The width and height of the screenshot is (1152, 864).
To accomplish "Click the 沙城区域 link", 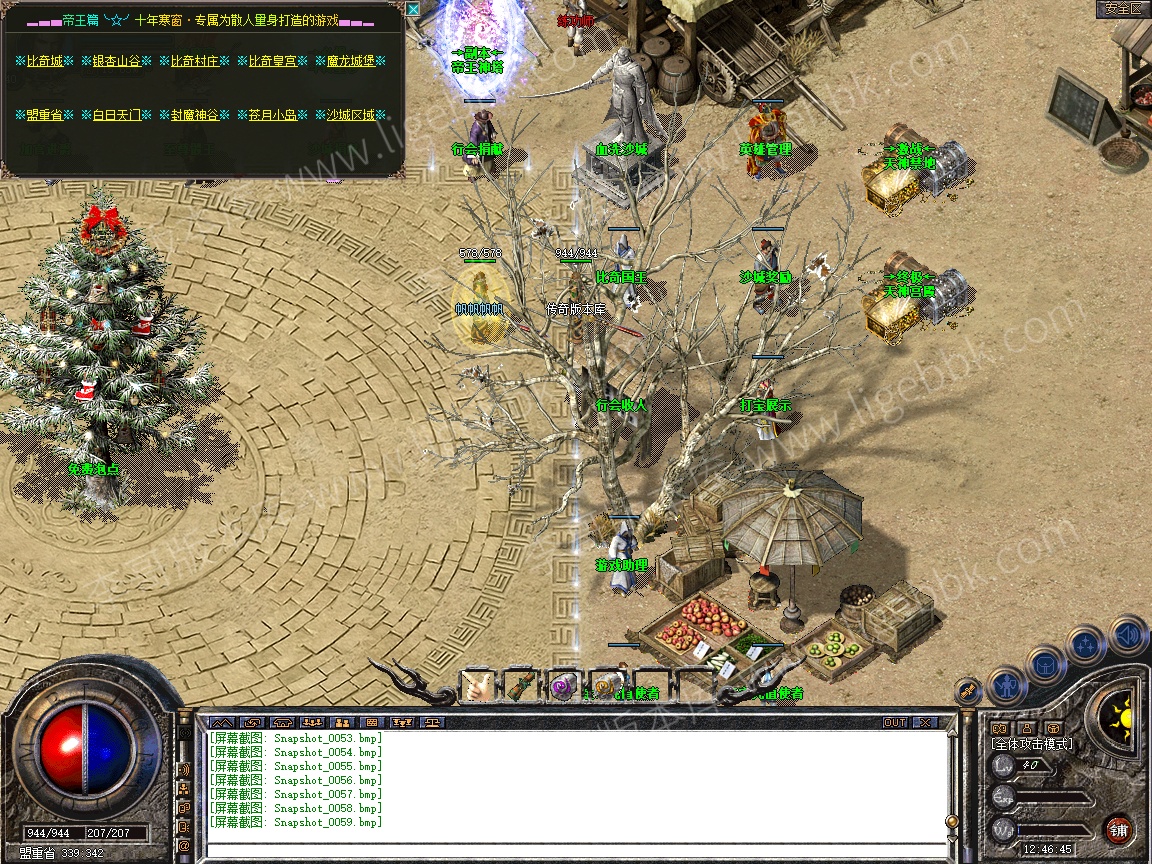I will (x=350, y=115).
